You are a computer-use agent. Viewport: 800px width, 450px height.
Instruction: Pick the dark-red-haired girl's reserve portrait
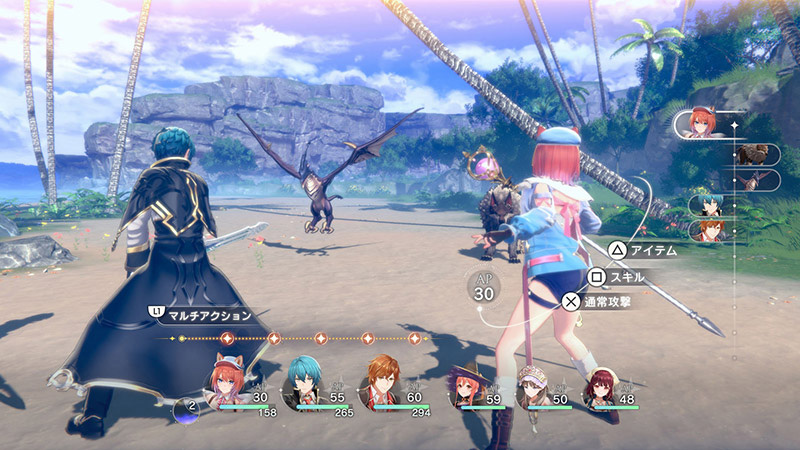pyautogui.click(x=596, y=388)
